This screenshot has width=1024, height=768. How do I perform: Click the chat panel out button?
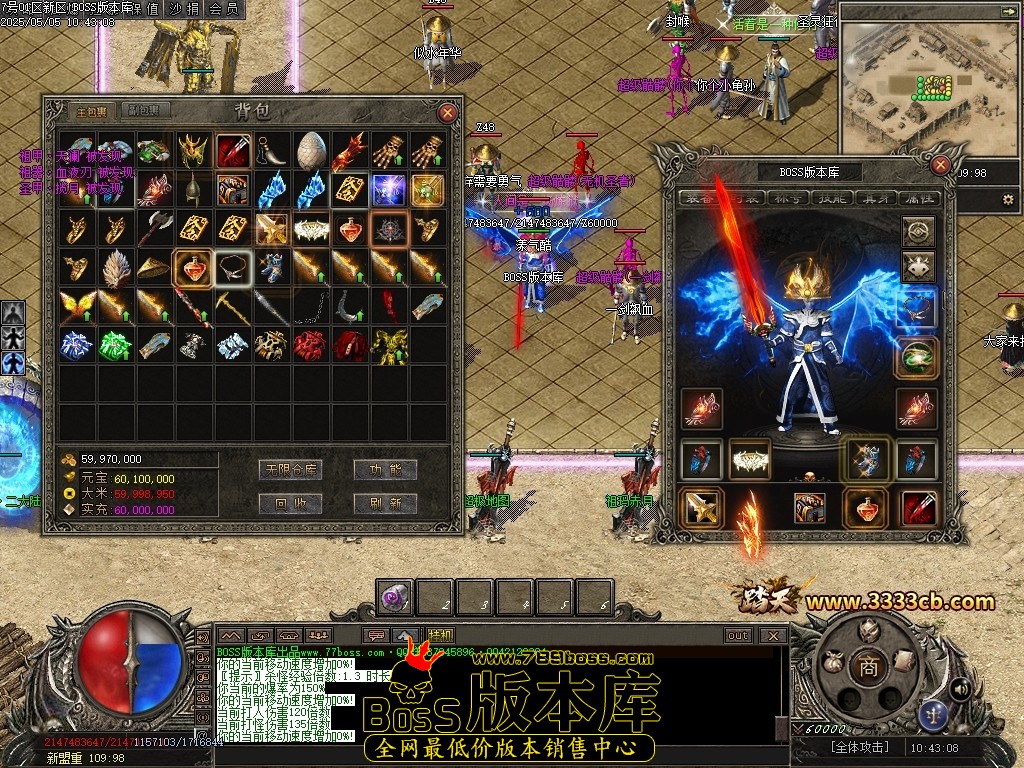pos(738,635)
